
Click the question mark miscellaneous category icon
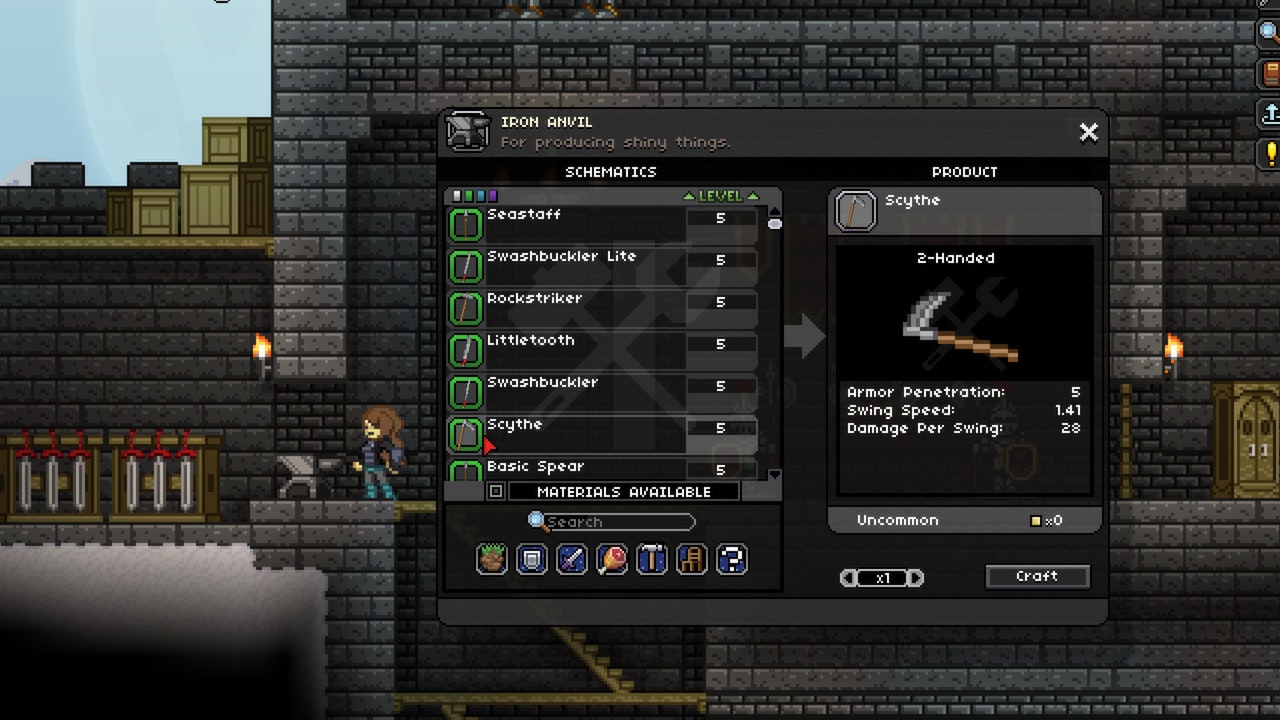(731, 559)
